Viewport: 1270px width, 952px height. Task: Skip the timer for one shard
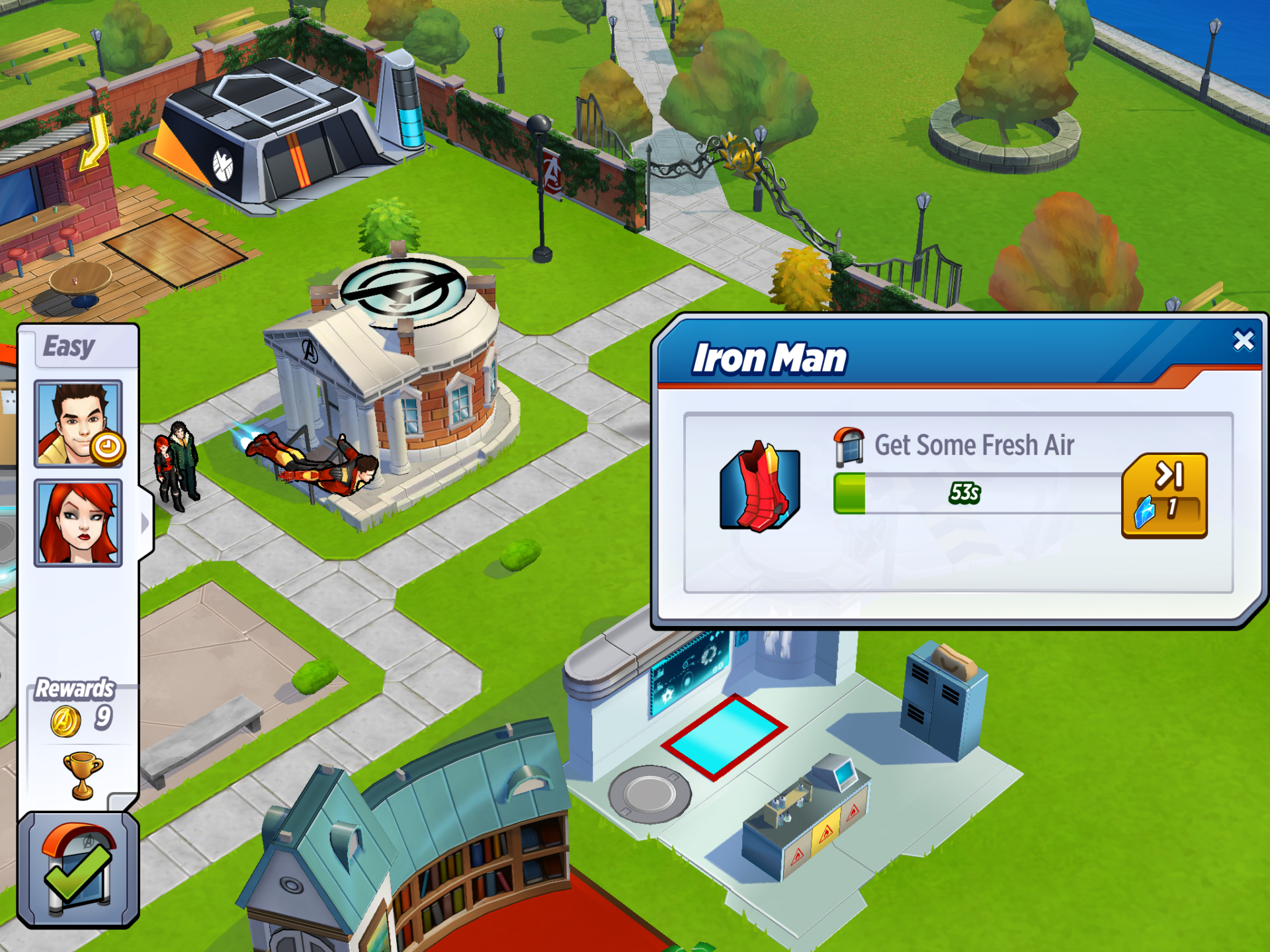(x=1164, y=496)
